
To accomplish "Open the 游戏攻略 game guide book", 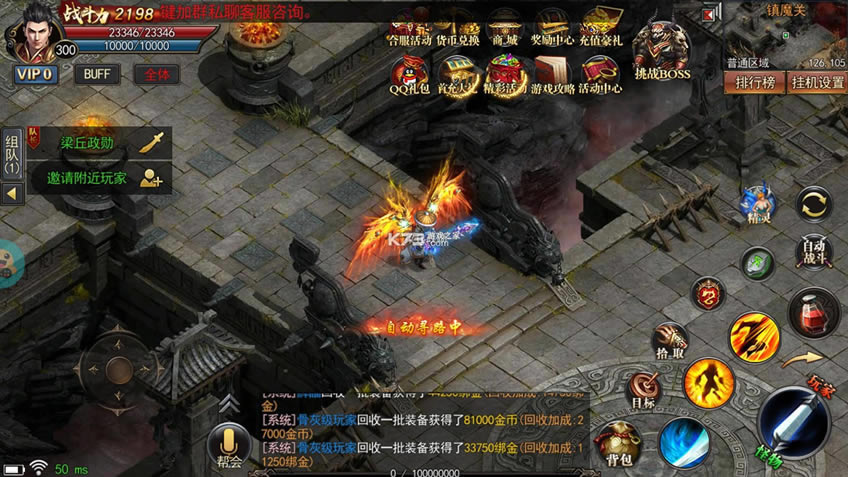I will (x=552, y=73).
